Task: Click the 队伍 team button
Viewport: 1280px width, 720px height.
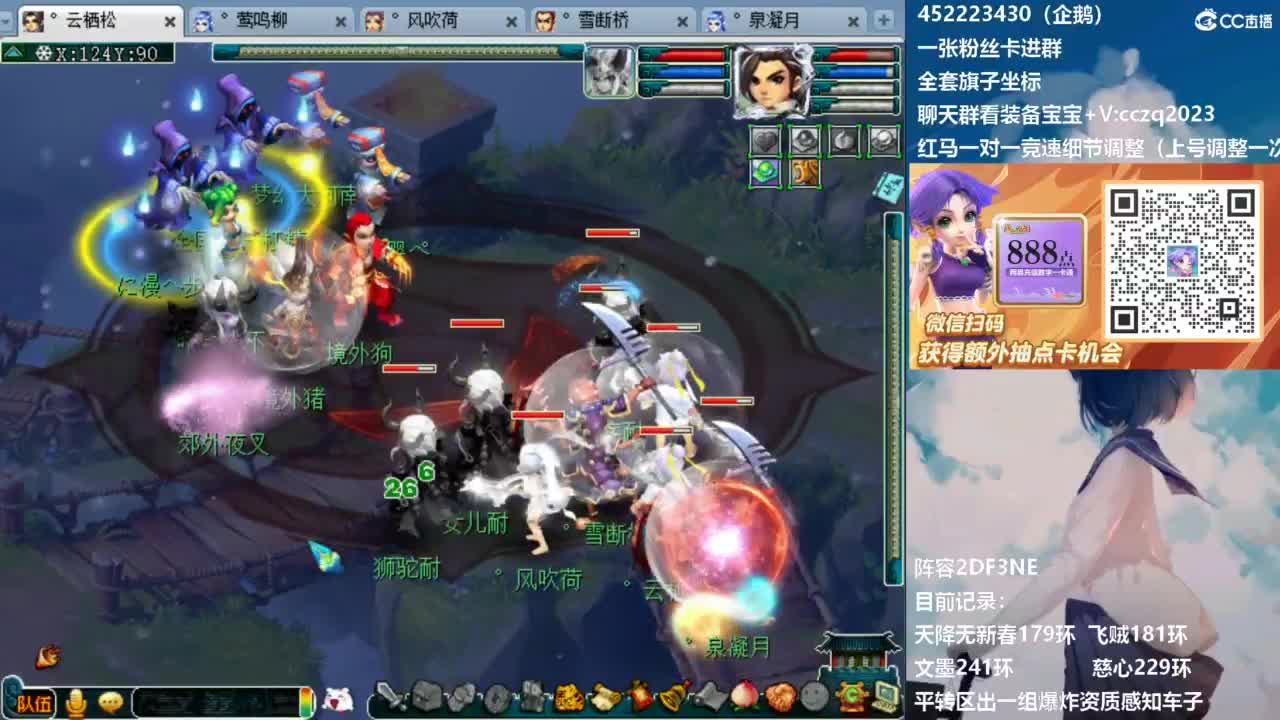Action: pyautogui.click(x=33, y=703)
